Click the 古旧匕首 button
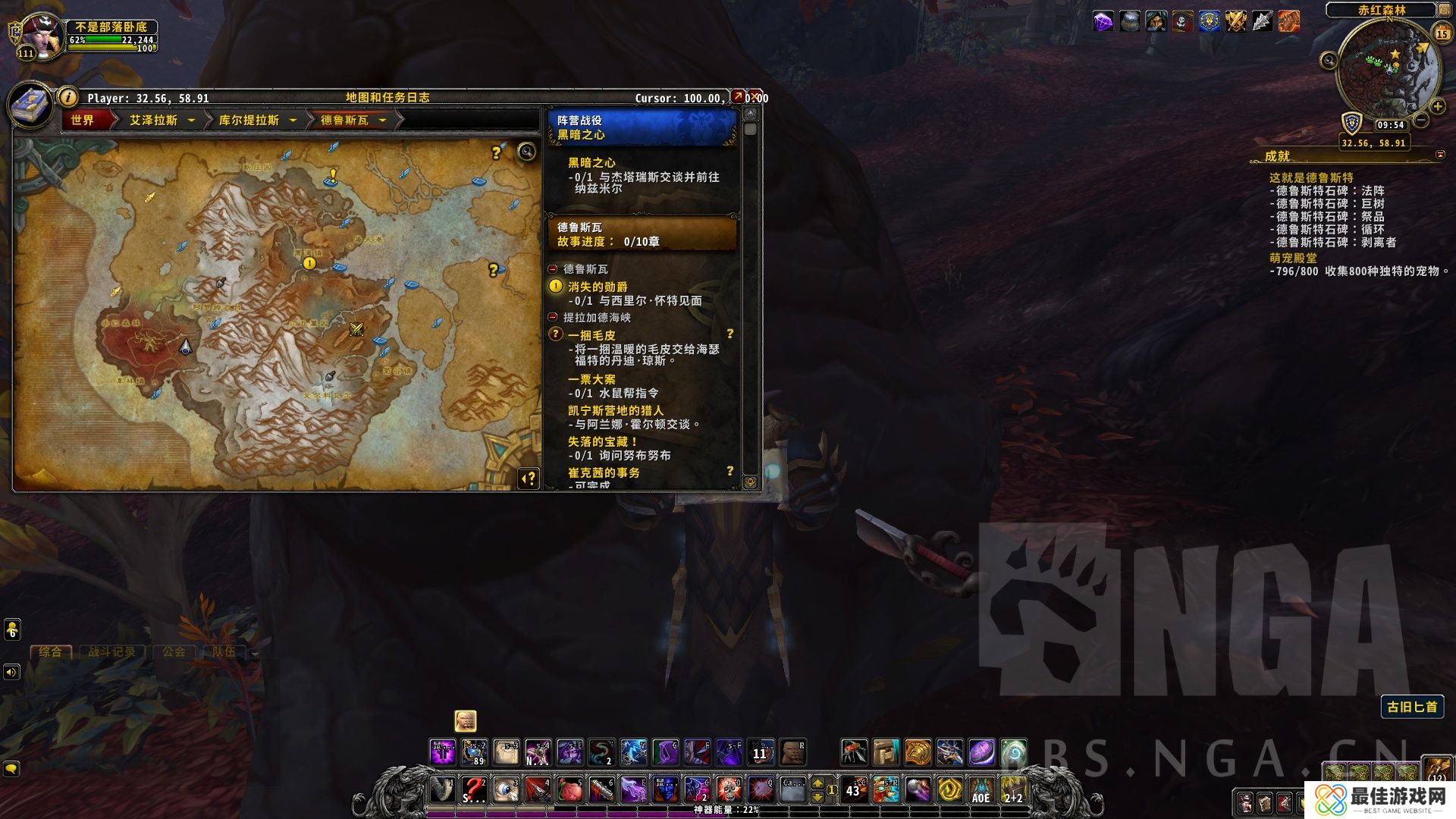Viewport: 1456px width, 819px height. tap(1412, 707)
